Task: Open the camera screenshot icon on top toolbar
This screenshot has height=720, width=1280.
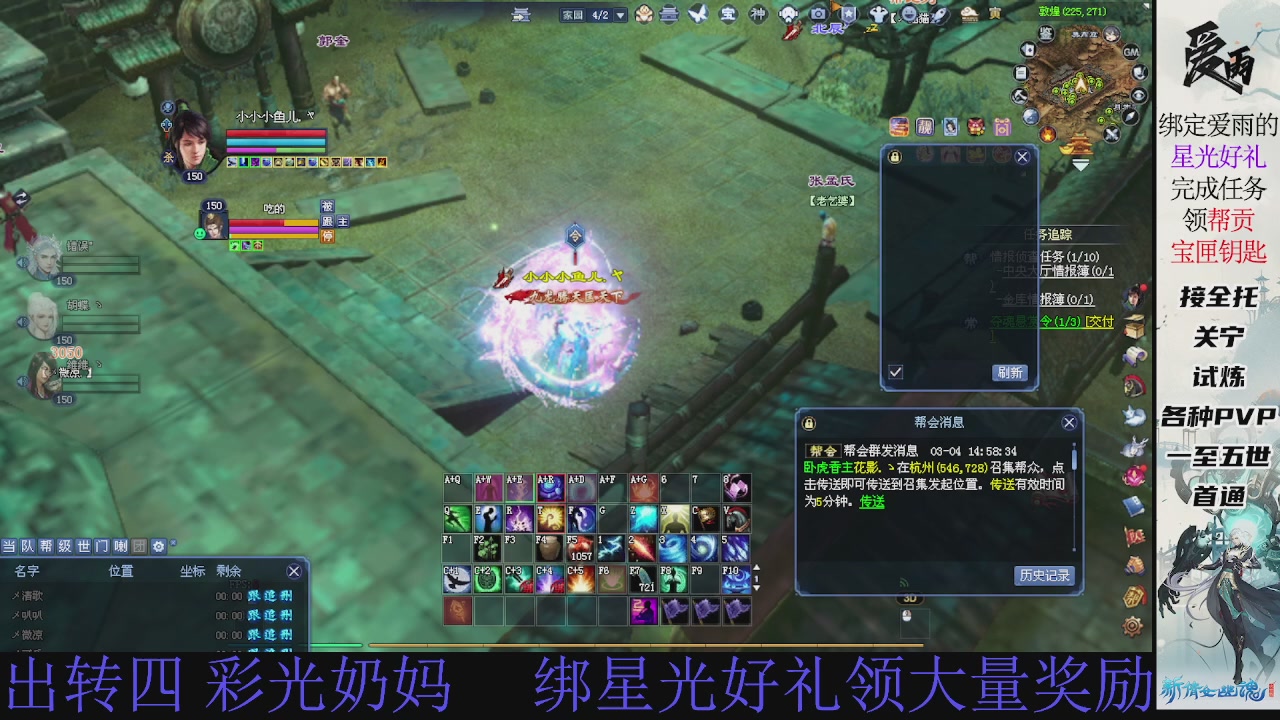Action: click(817, 13)
